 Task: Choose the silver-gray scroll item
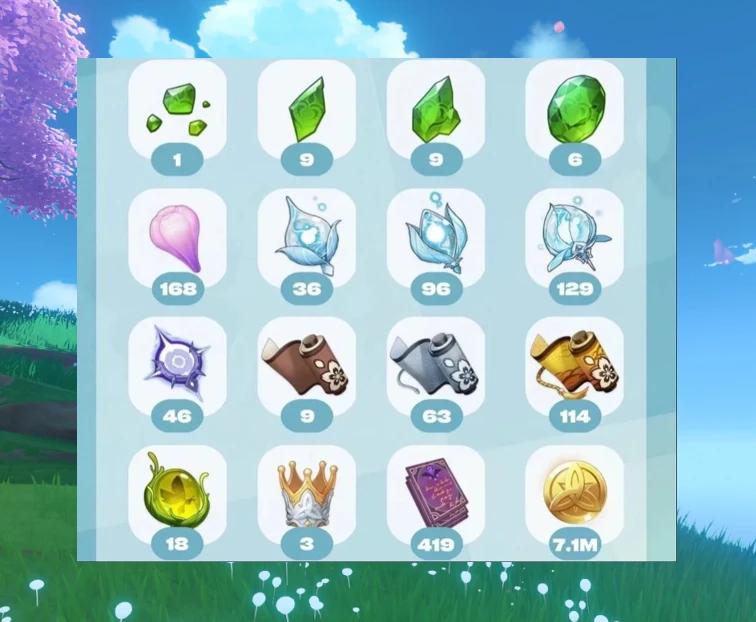pyautogui.click(x=436, y=366)
